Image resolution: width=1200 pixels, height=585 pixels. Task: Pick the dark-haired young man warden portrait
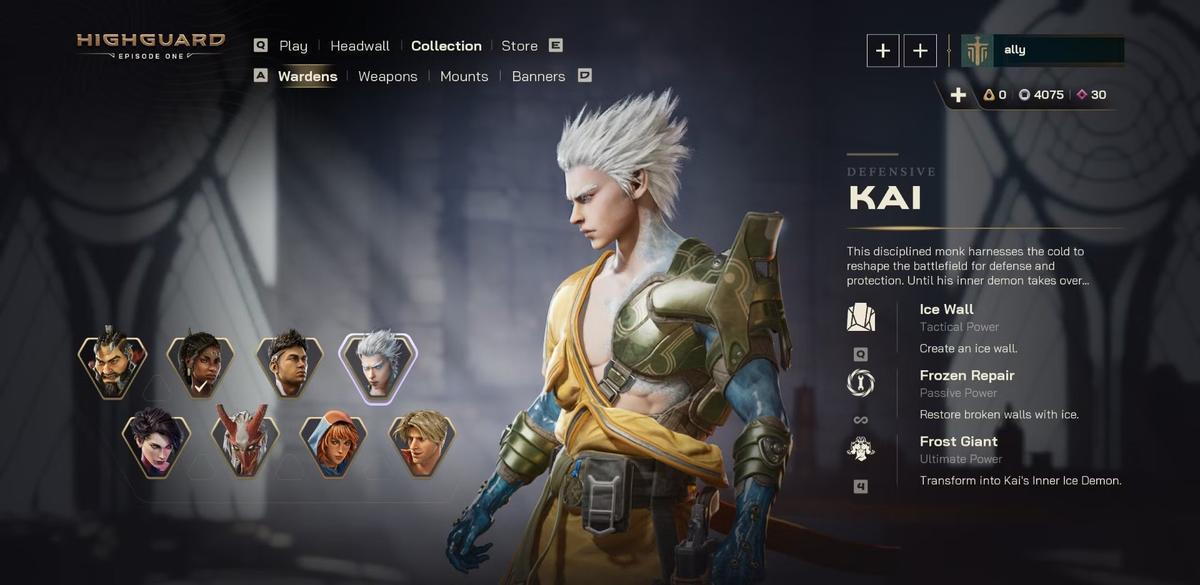pyautogui.click(x=289, y=365)
